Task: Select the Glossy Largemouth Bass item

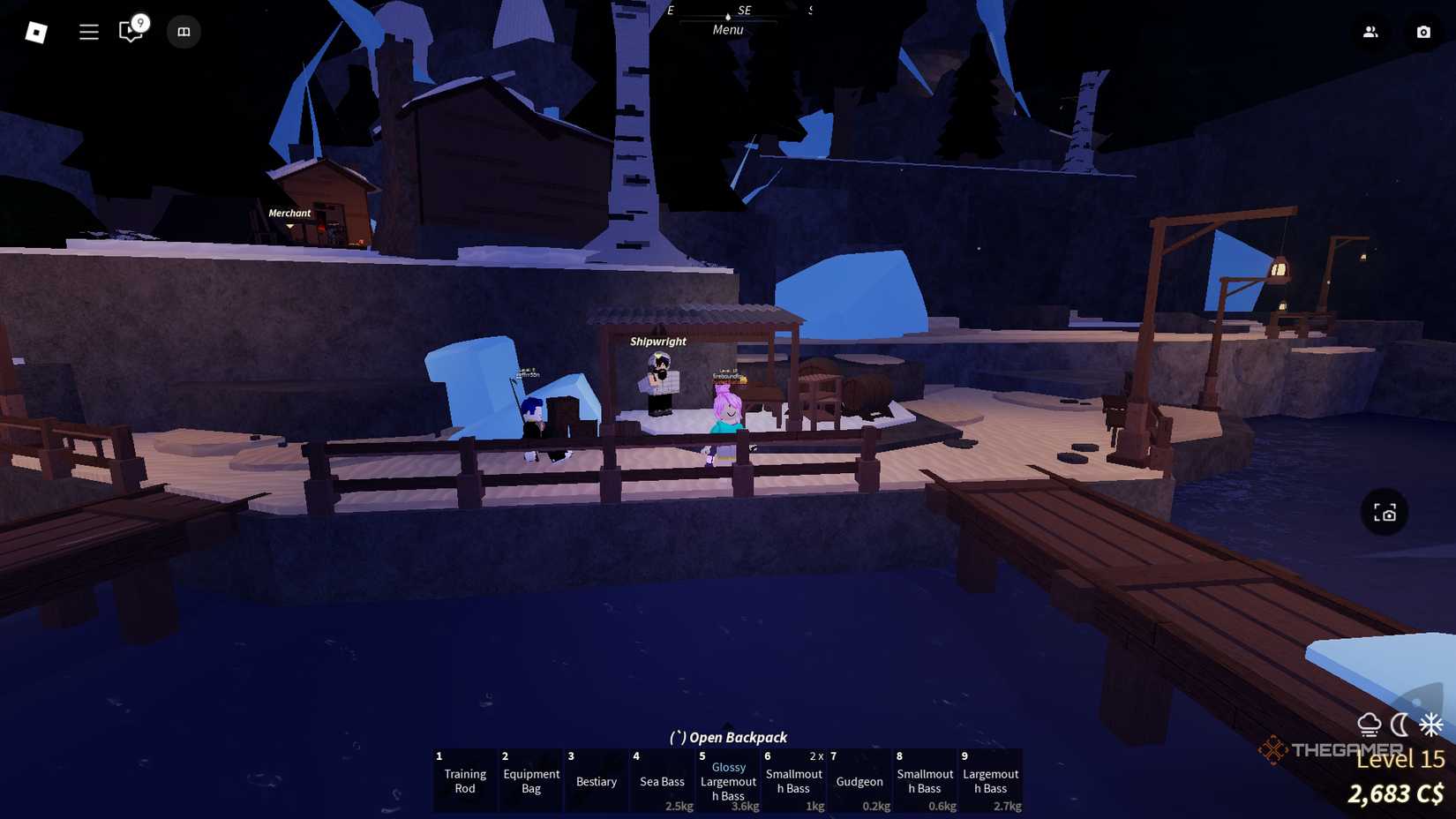Action: (x=728, y=780)
